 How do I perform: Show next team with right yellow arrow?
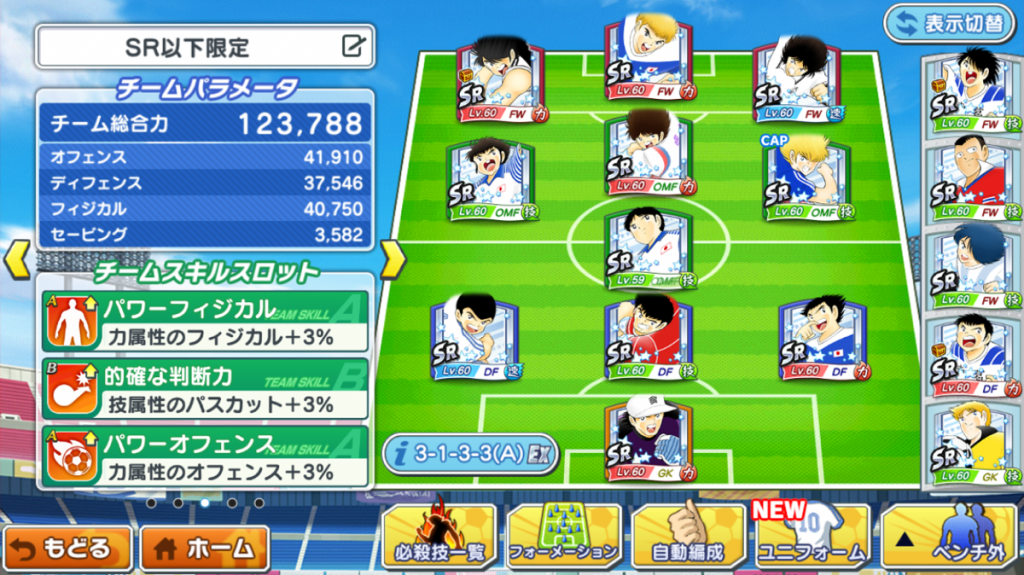[393, 259]
